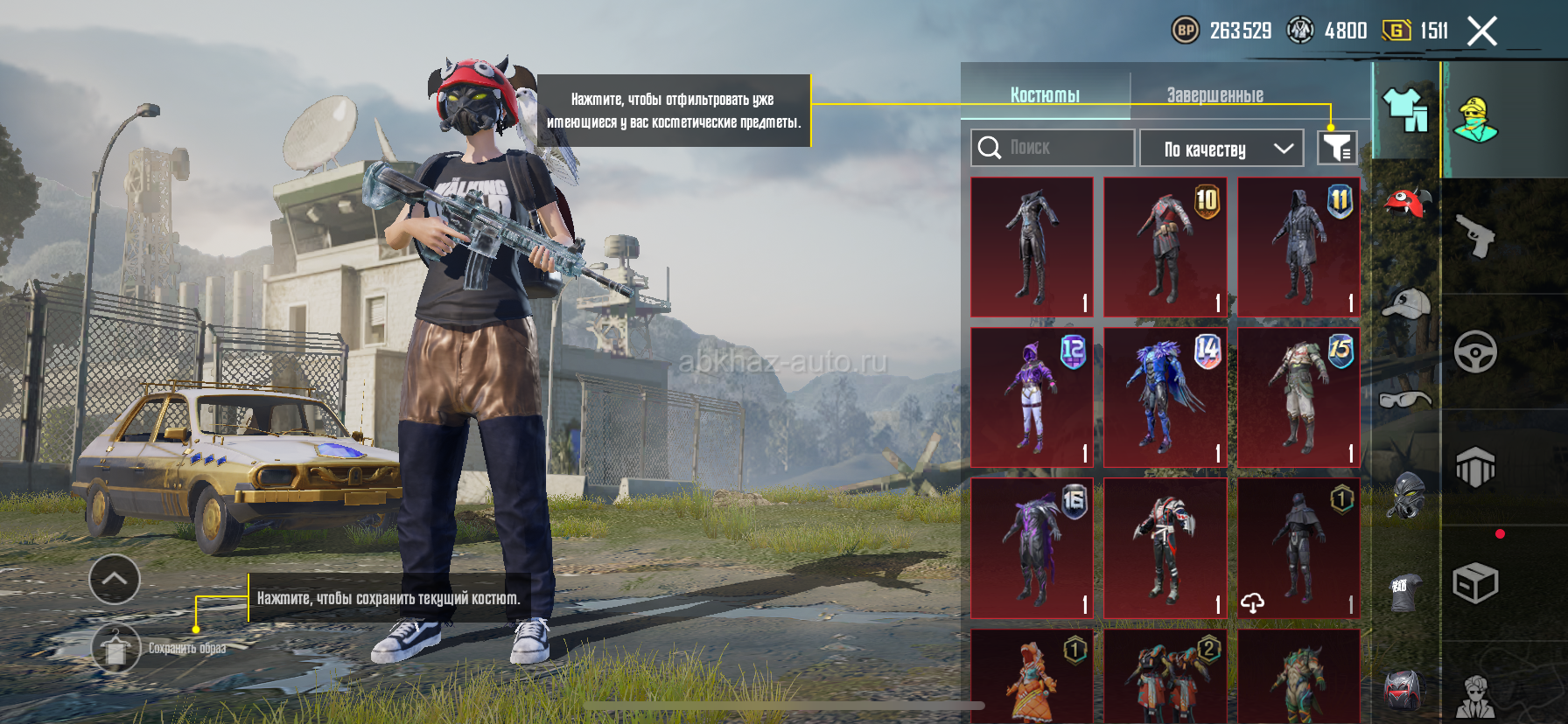Open the steering wheel vehicles category
The image size is (1568, 724).
1475,352
